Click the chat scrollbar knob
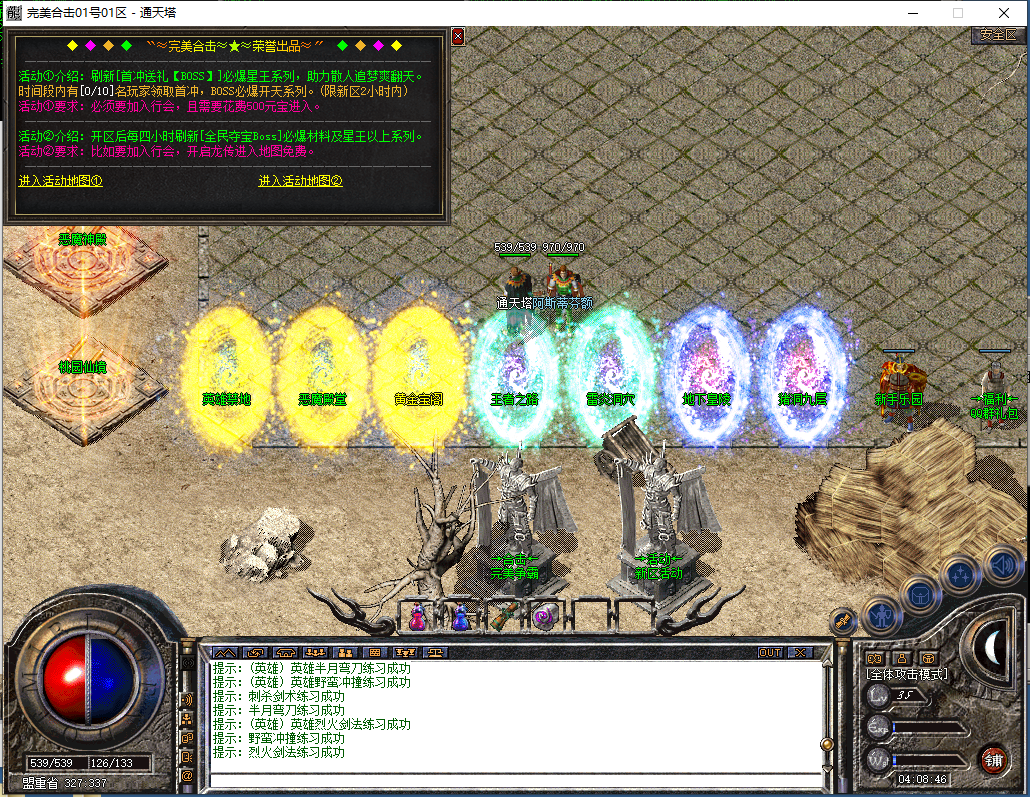The height and width of the screenshot is (797, 1030). (826, 744)
